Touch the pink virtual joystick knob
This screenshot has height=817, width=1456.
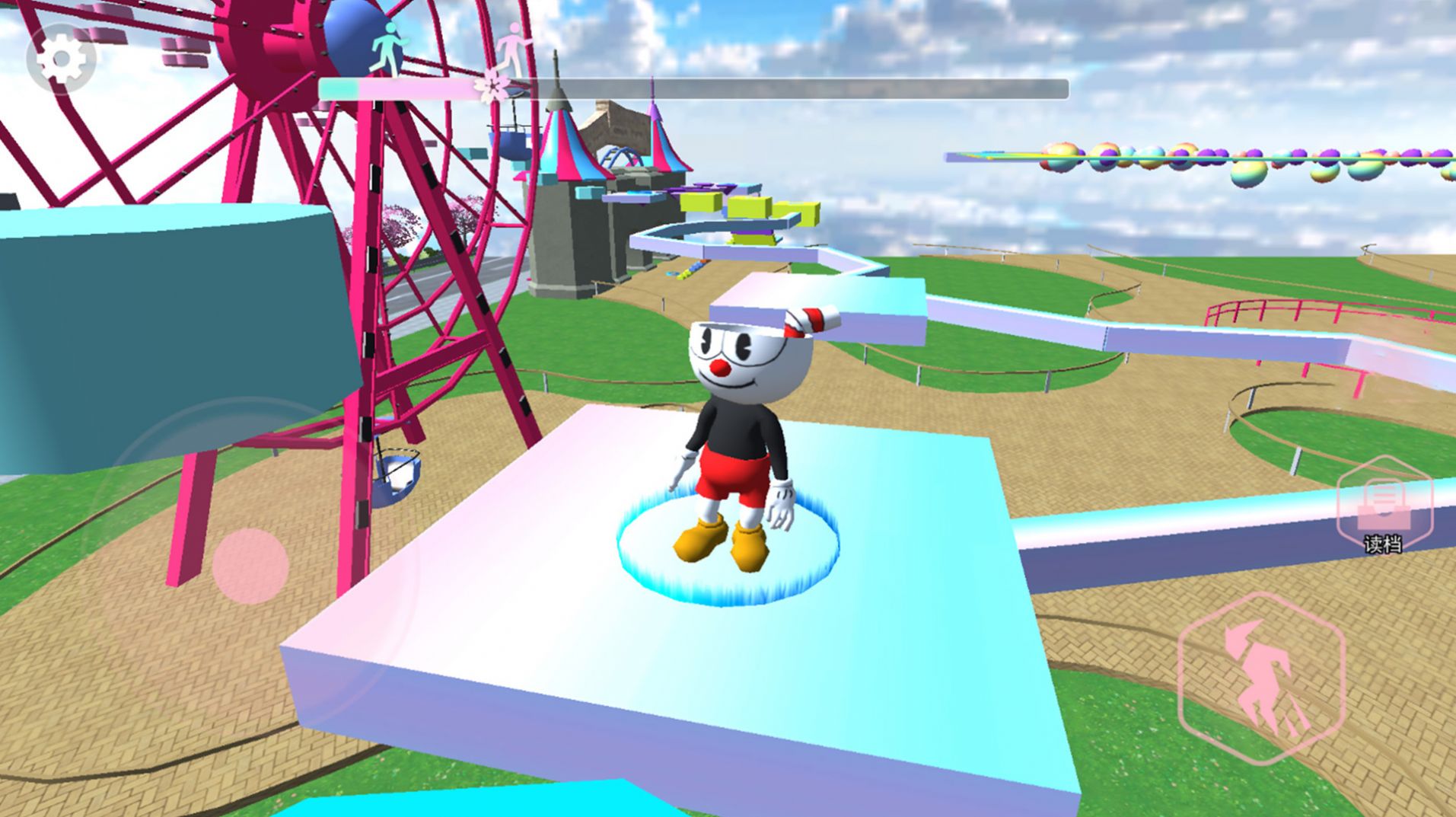tap(250, 566)
